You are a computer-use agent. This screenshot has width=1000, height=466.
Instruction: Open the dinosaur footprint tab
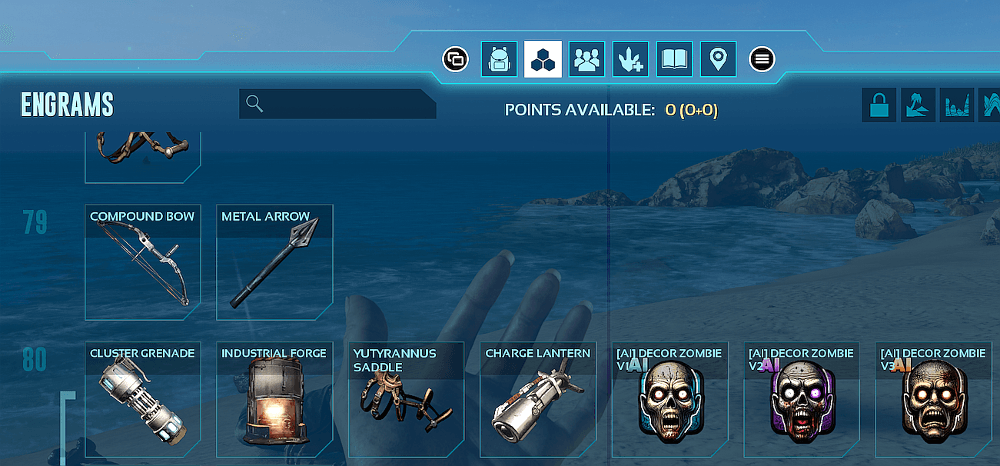click(630, 59)
